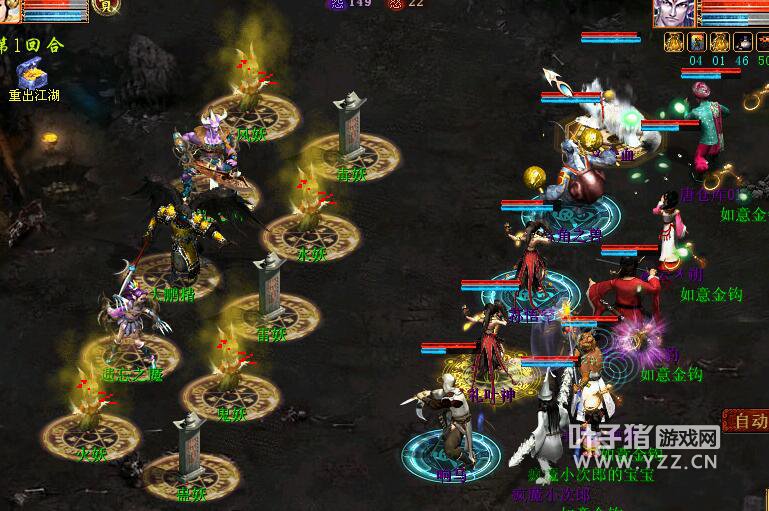Screen dimensions: 769x511
Task: Toggle the 自动 auto-battle button
Action: tap(746, 421)
